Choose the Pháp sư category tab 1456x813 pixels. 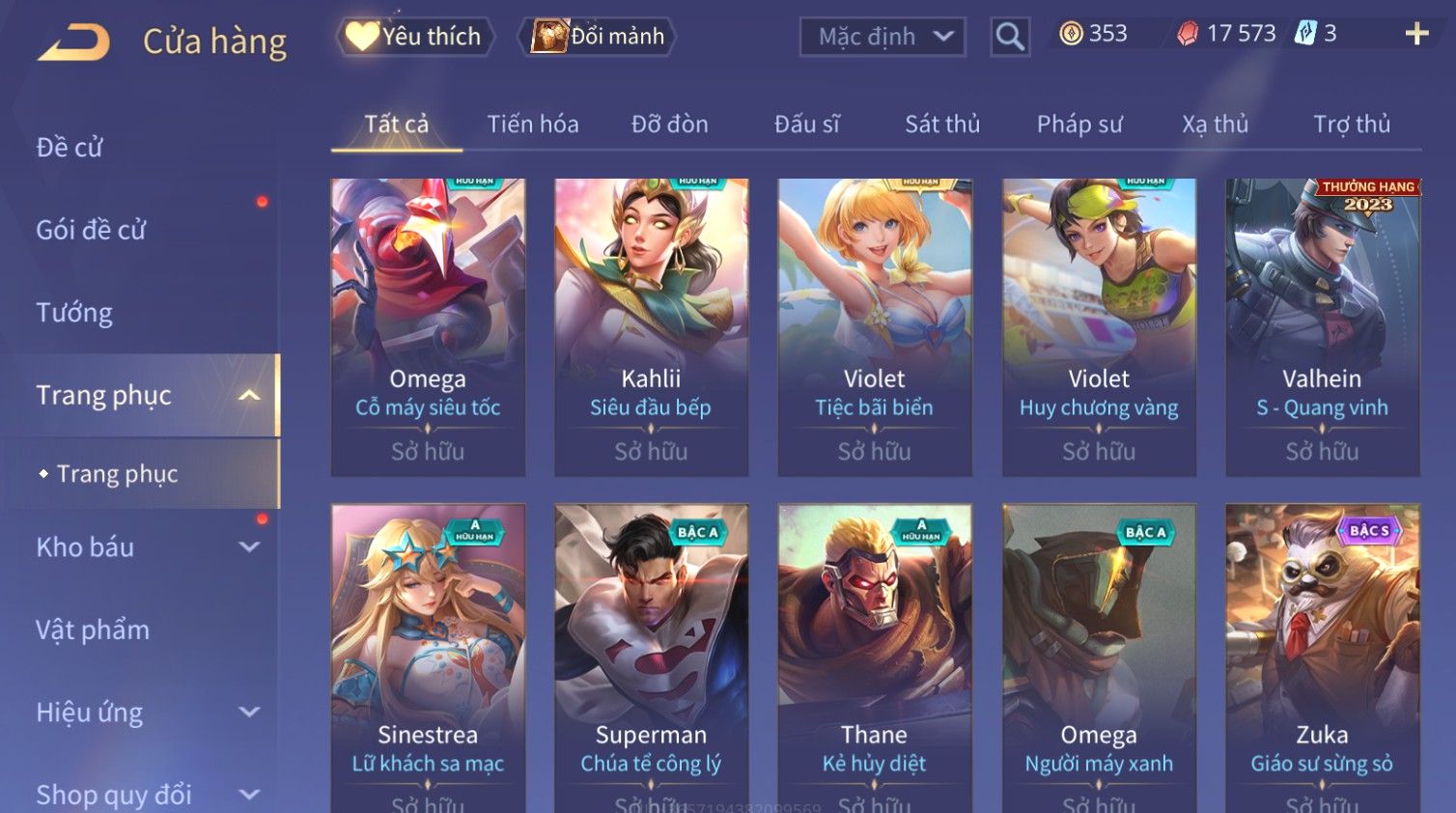tap(1079, 125)
